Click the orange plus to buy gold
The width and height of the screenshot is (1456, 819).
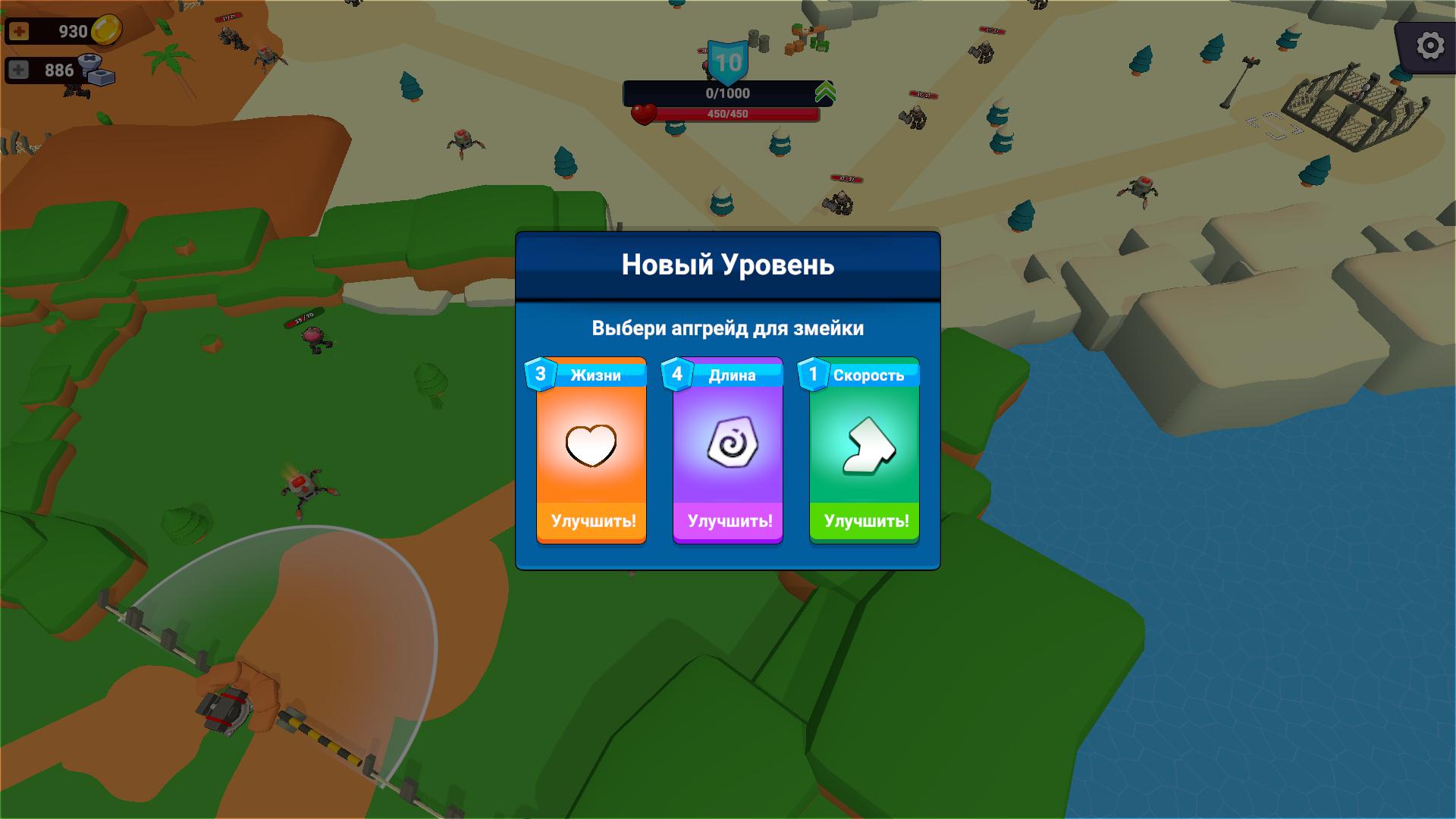tap(18, 32)
